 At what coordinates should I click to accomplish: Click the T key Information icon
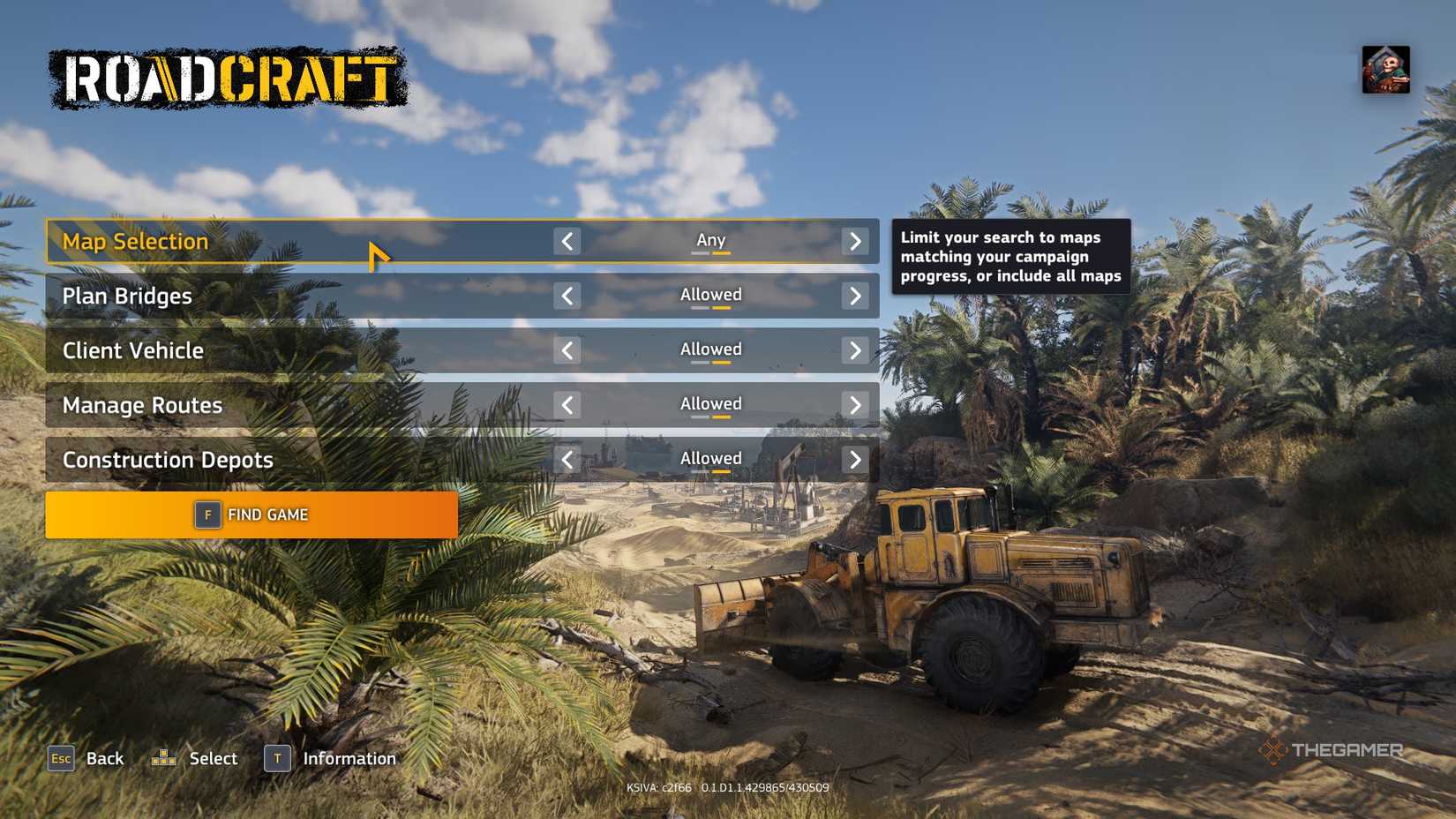click(x=275, y=758)
